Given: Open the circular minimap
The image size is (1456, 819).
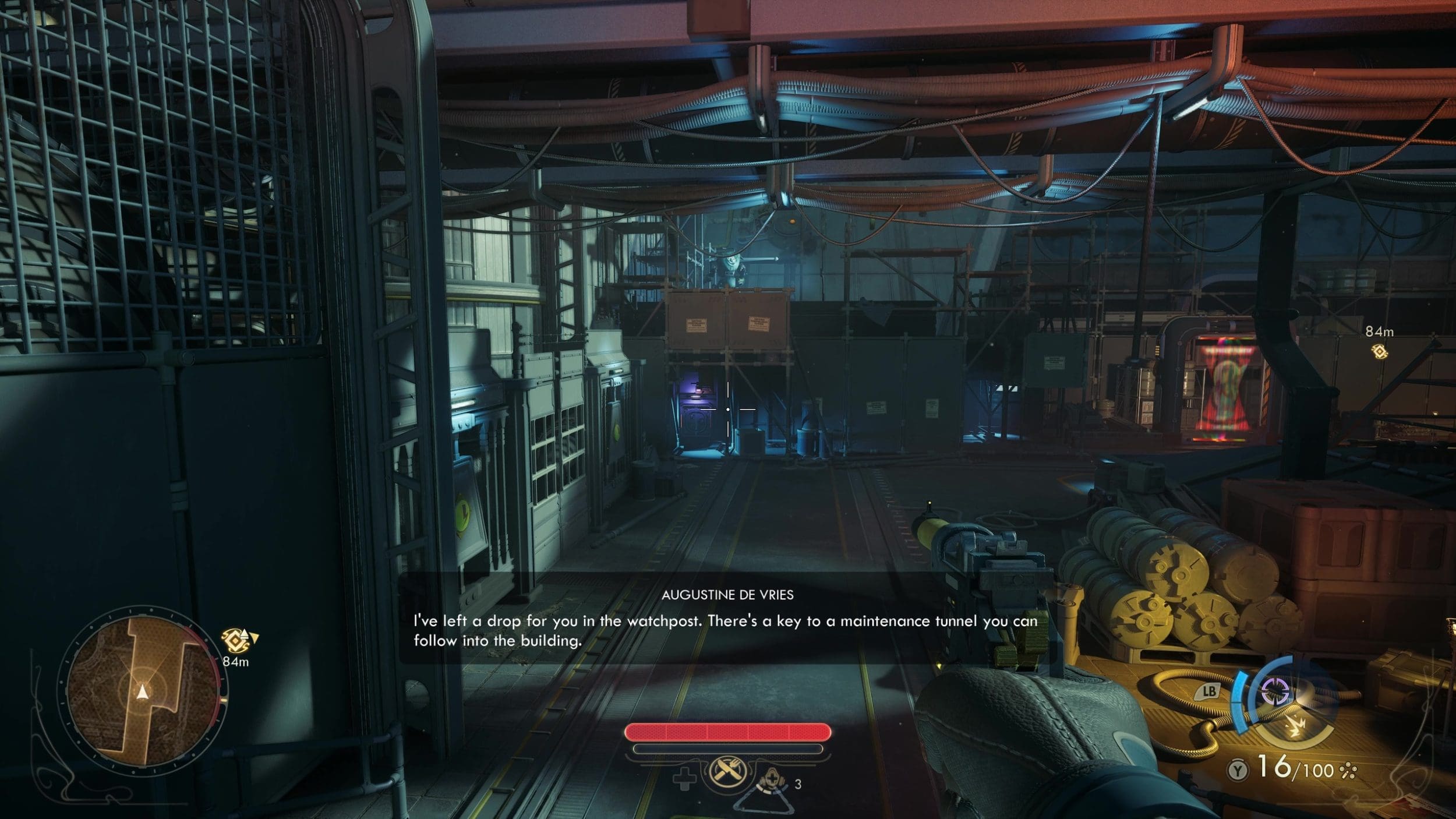Looking at the screenshot, I should (x=142, y=691).
